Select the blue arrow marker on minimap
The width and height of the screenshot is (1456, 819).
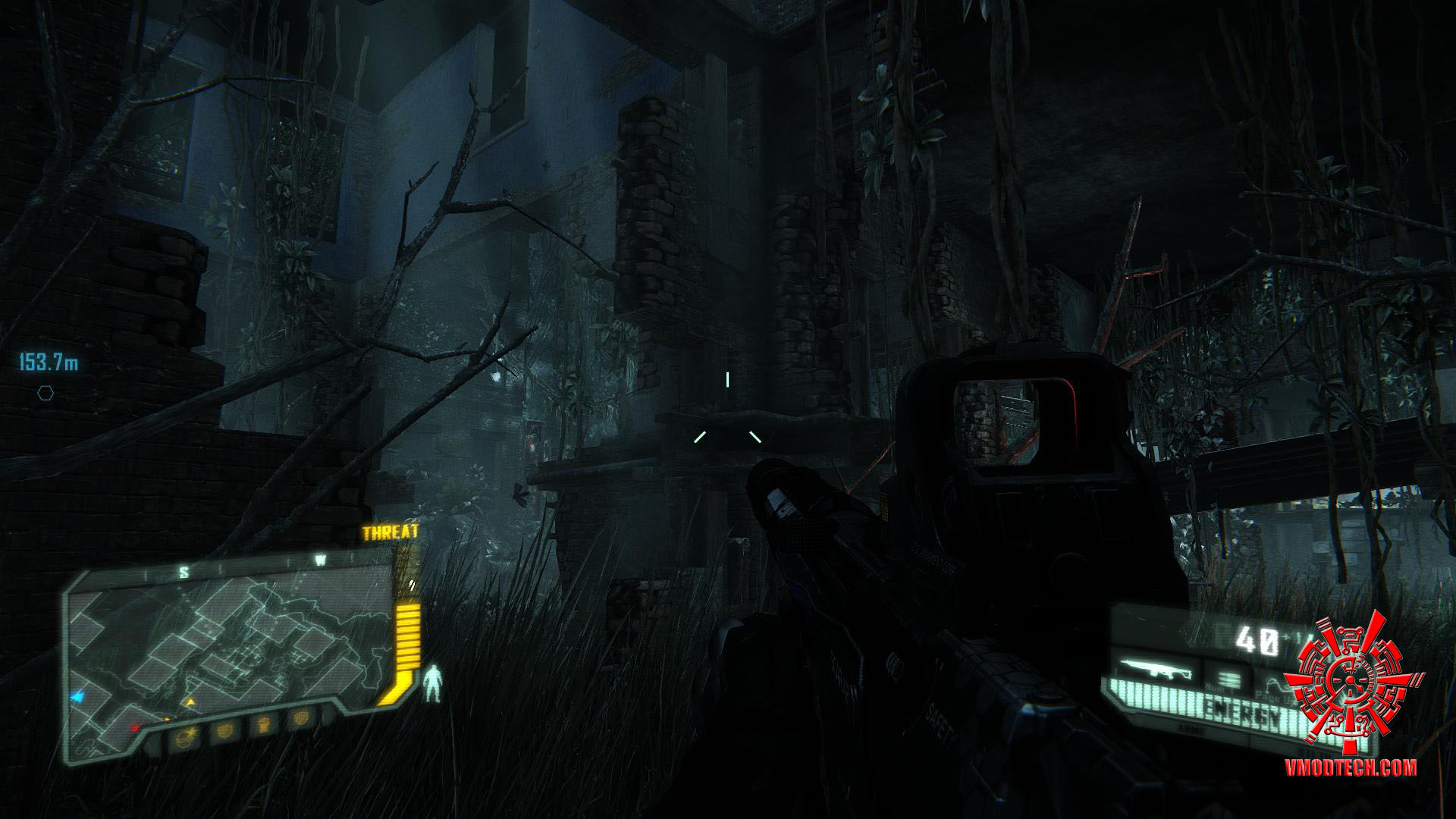click(77, 695)
